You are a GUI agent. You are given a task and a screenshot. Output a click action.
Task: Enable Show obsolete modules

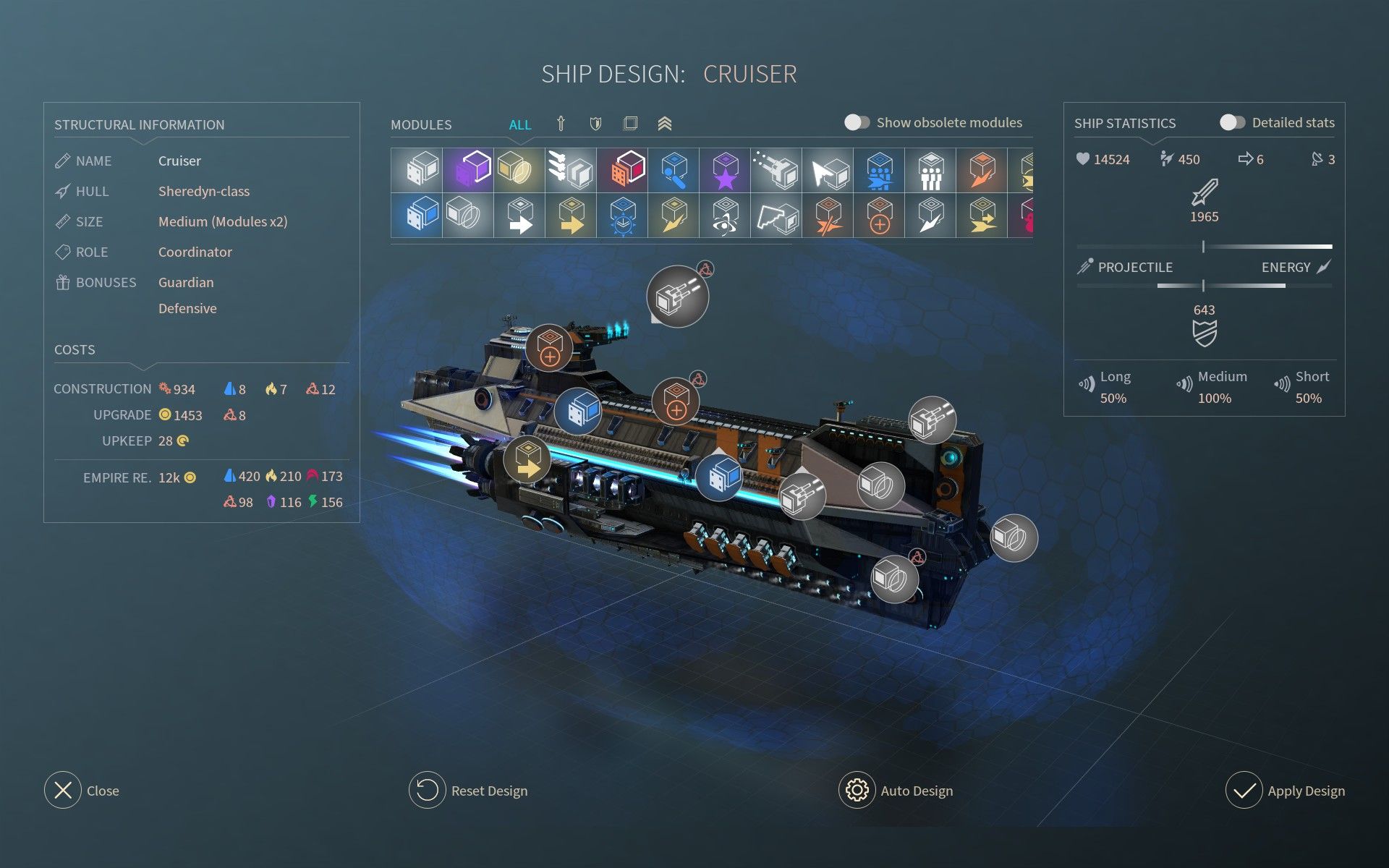(858, 122)
